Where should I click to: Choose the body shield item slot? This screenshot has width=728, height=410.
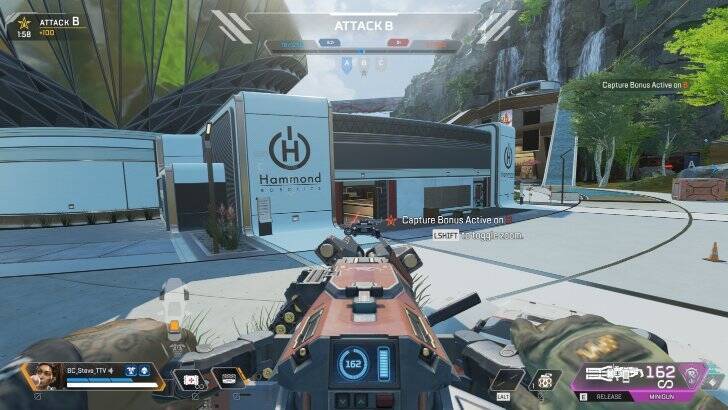pos(228,379)
